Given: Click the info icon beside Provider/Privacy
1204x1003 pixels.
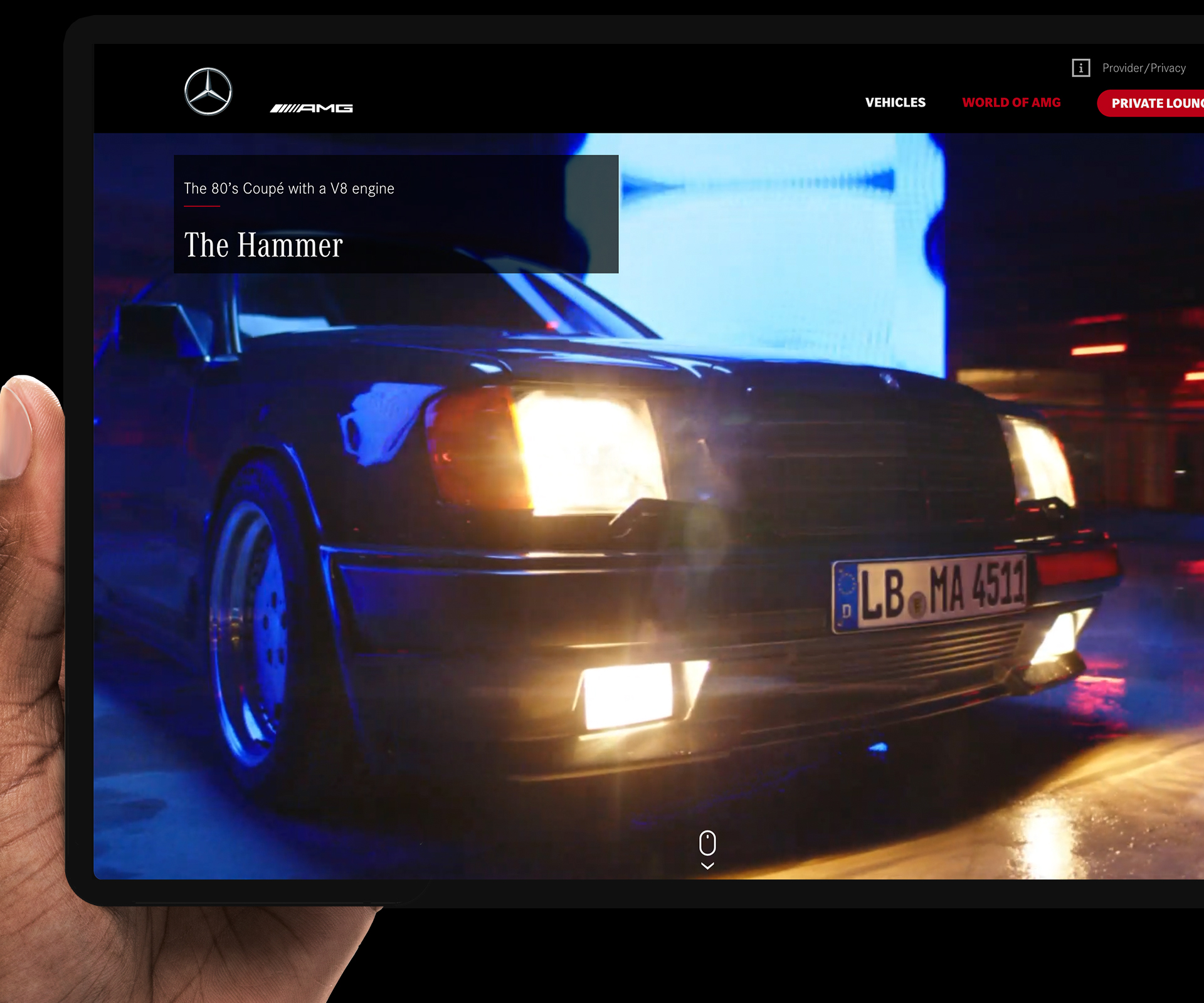Looking at the screenshot, I should tap(1080, 68).
